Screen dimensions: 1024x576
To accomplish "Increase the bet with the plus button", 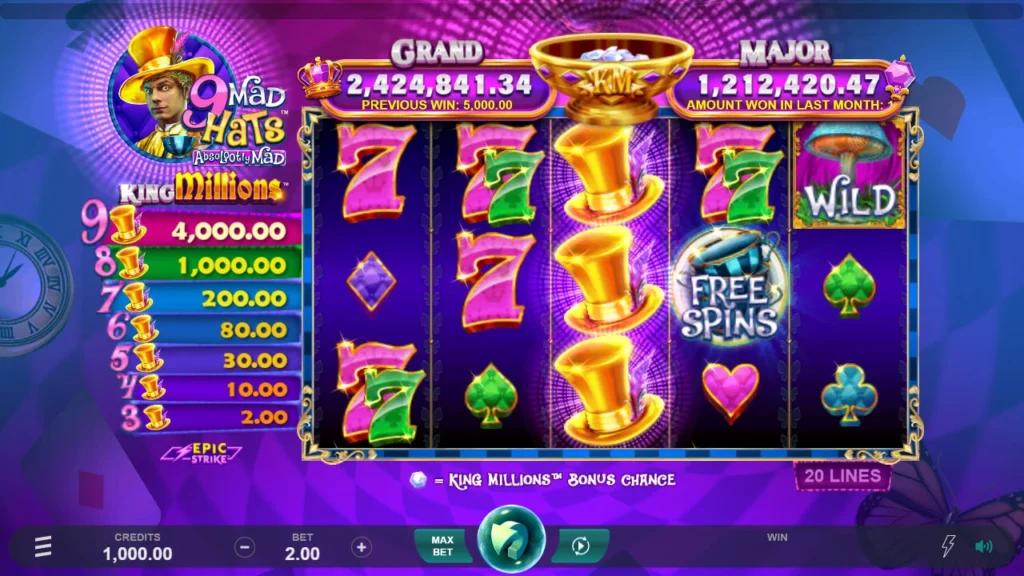I will [362, 547].
